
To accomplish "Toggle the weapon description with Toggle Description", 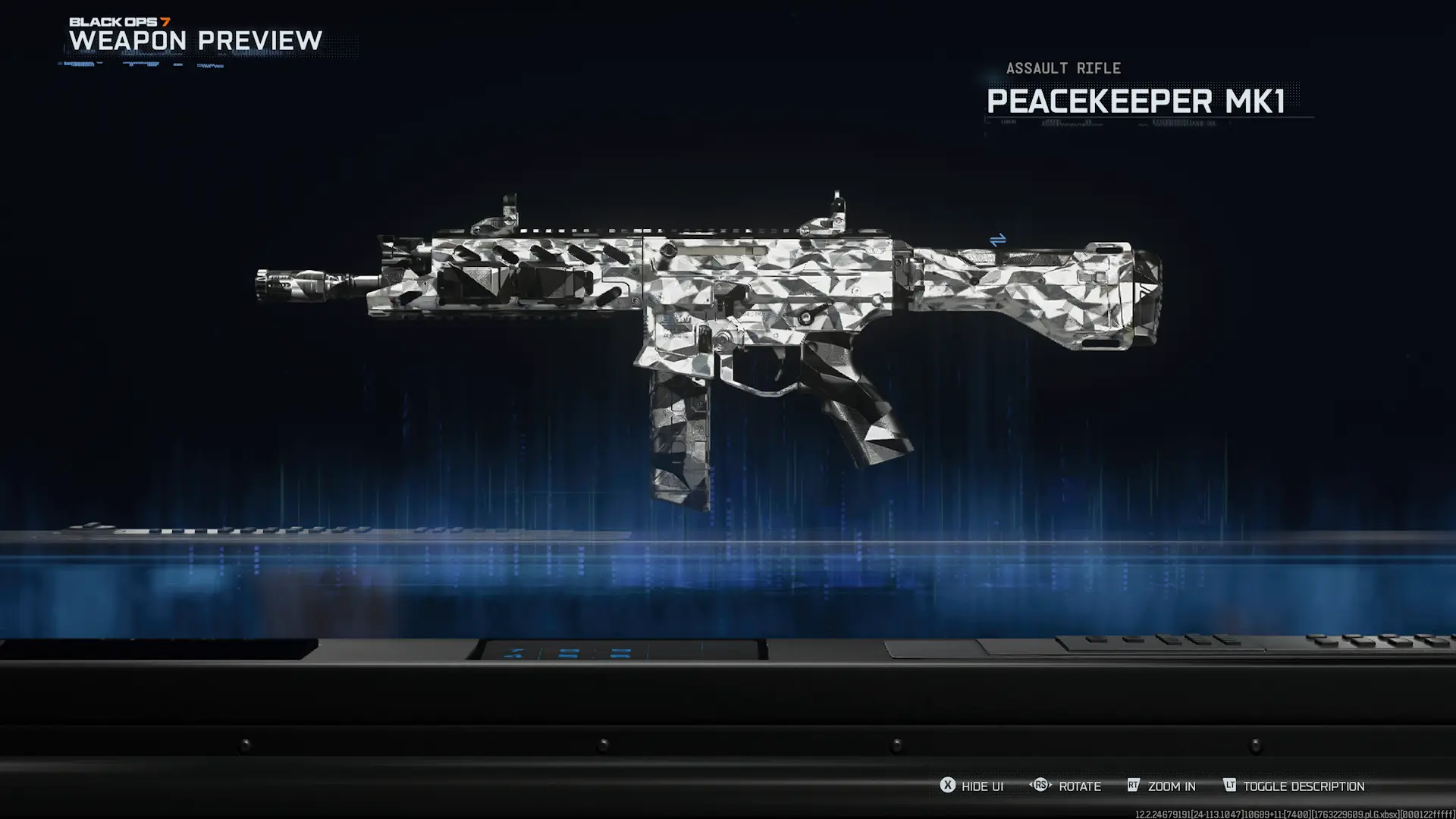I will pyautogui.click(x=1302, y=786).
